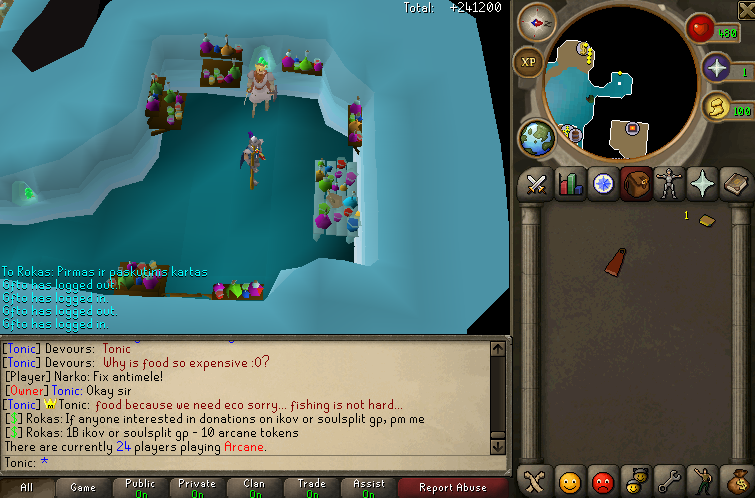
Task: Toggle the quick prayer orb
Action: pos(715,68)
